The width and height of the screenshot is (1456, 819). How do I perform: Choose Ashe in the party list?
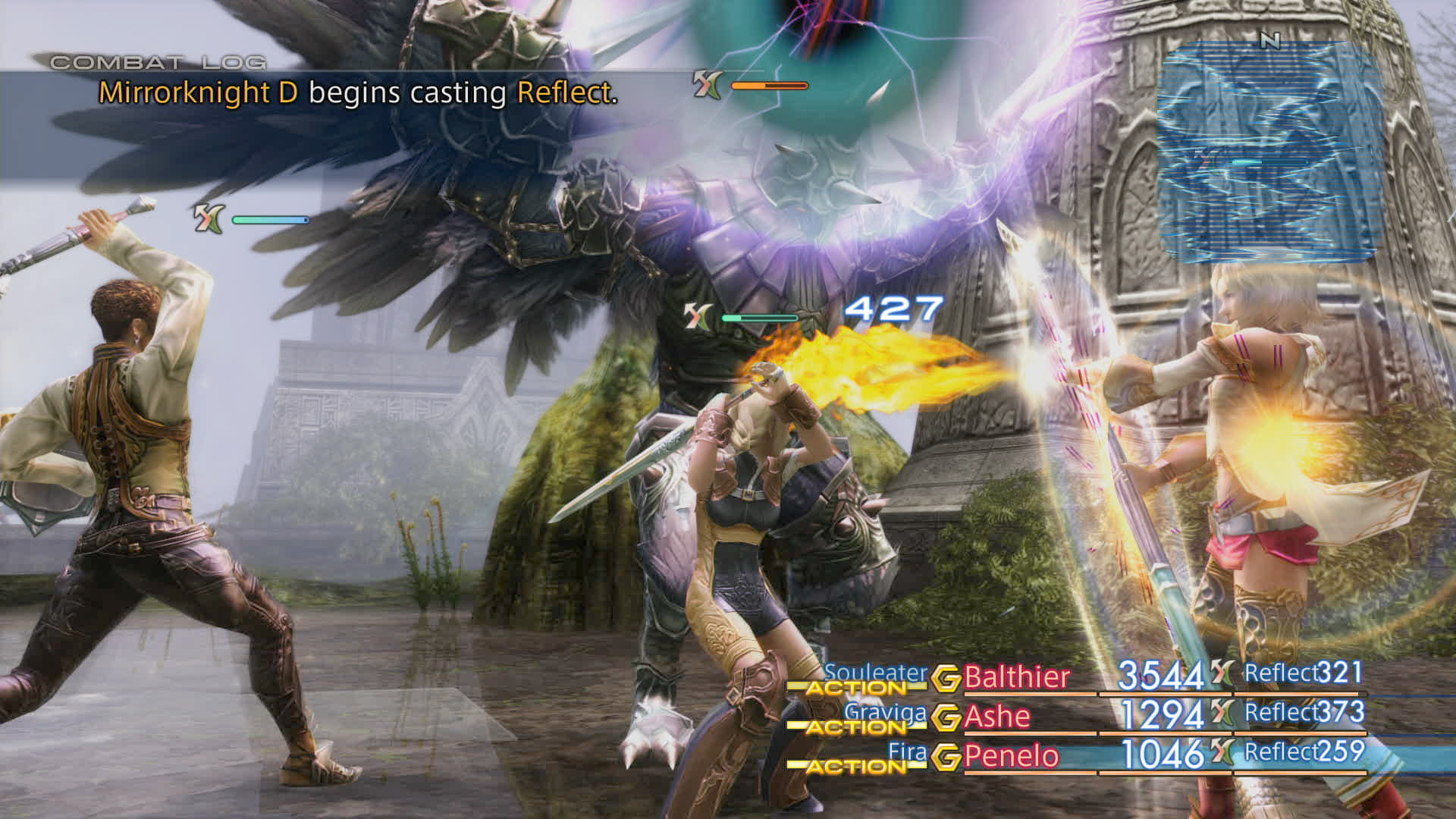click(996, 716)
